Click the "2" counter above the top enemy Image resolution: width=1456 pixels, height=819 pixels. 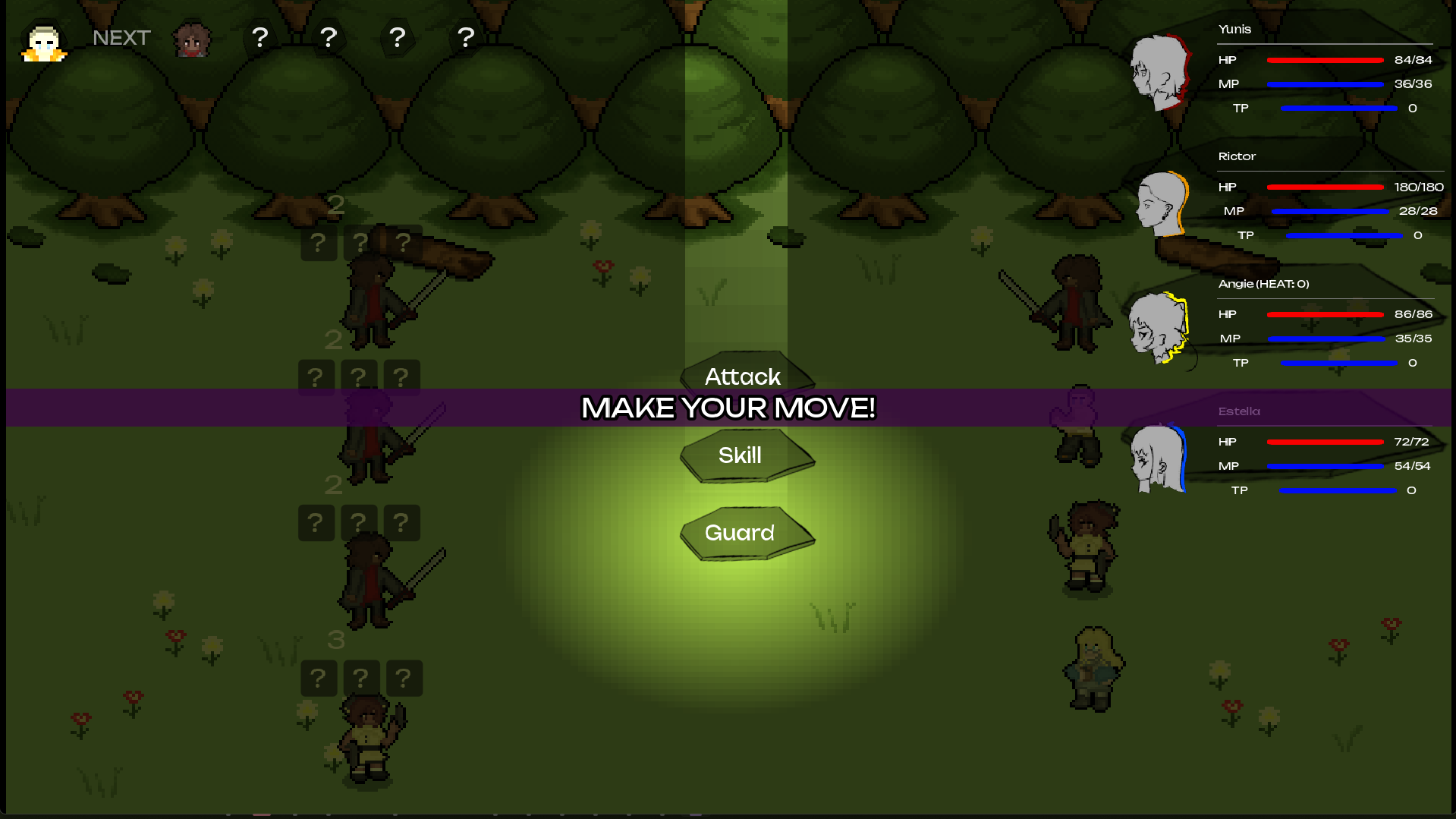(337, 203)
